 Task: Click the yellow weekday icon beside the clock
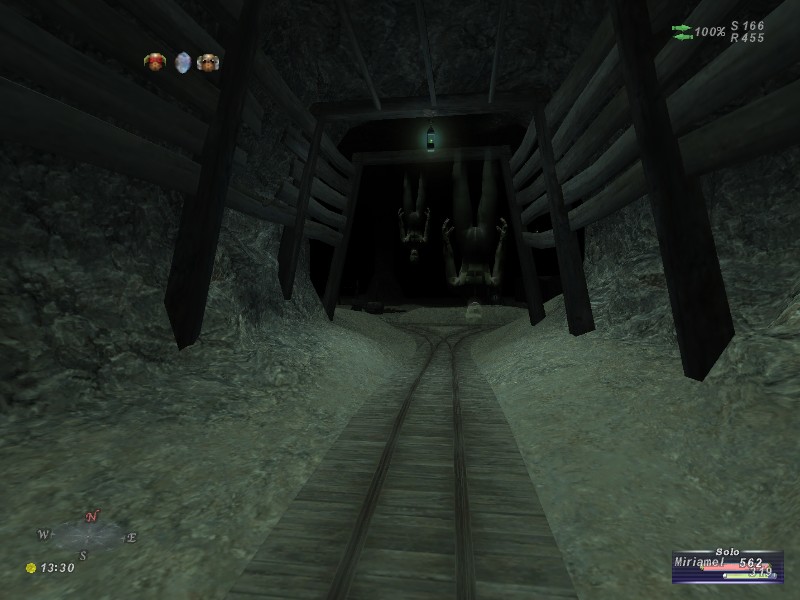pyautogui.click(x=31, y=568)
